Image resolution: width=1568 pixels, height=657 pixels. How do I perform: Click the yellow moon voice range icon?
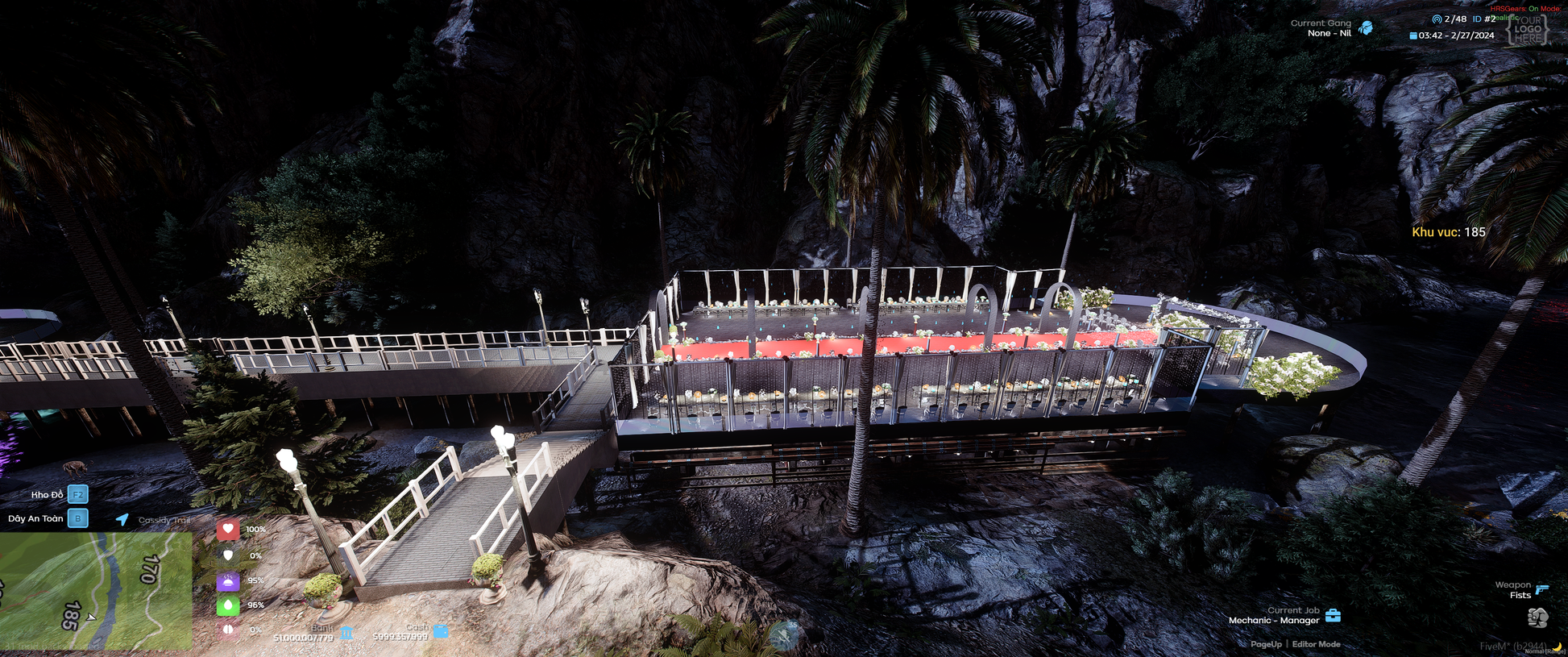tap(1558, 647)
